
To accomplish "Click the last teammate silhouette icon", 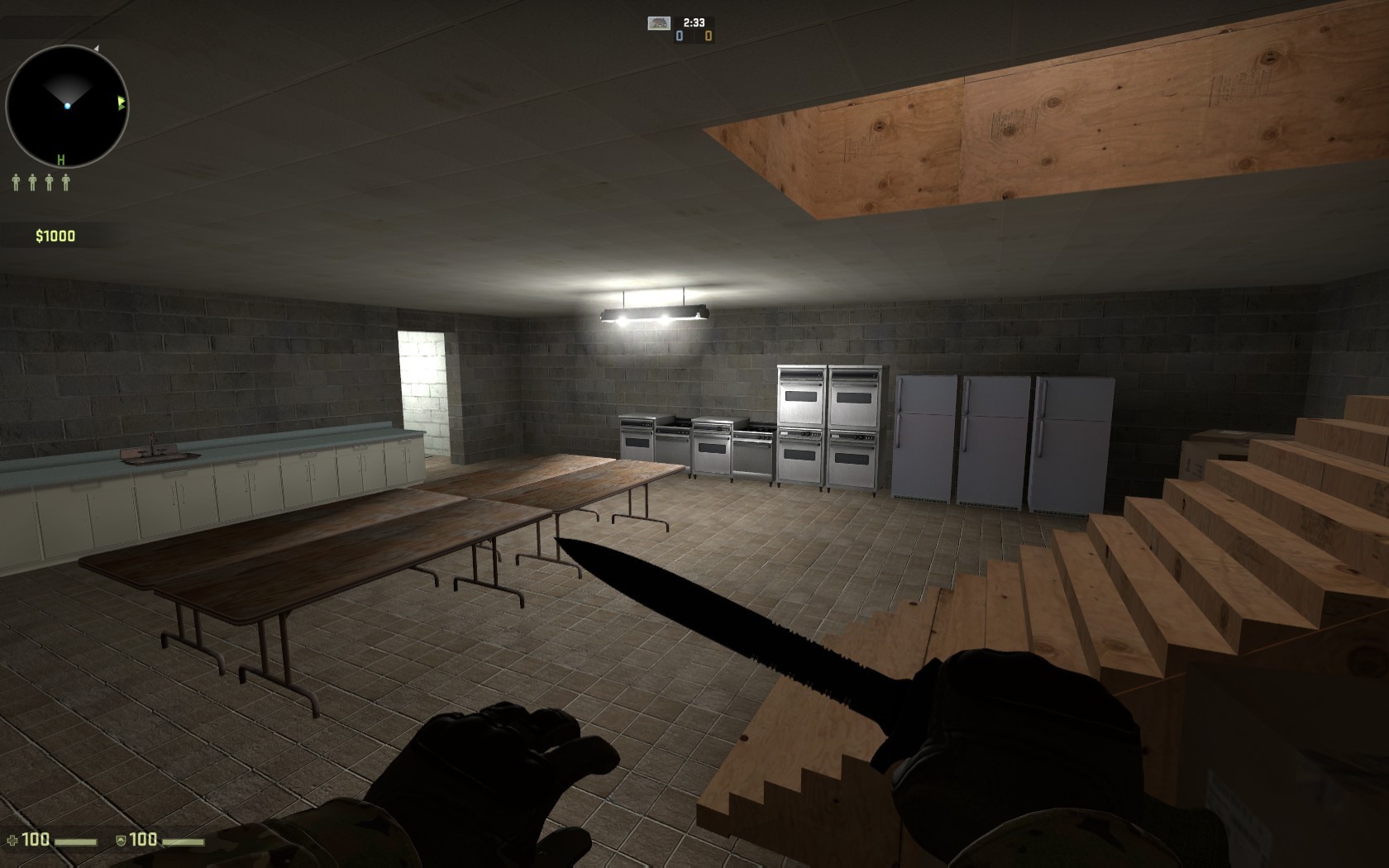I will (x=66, y=182).
